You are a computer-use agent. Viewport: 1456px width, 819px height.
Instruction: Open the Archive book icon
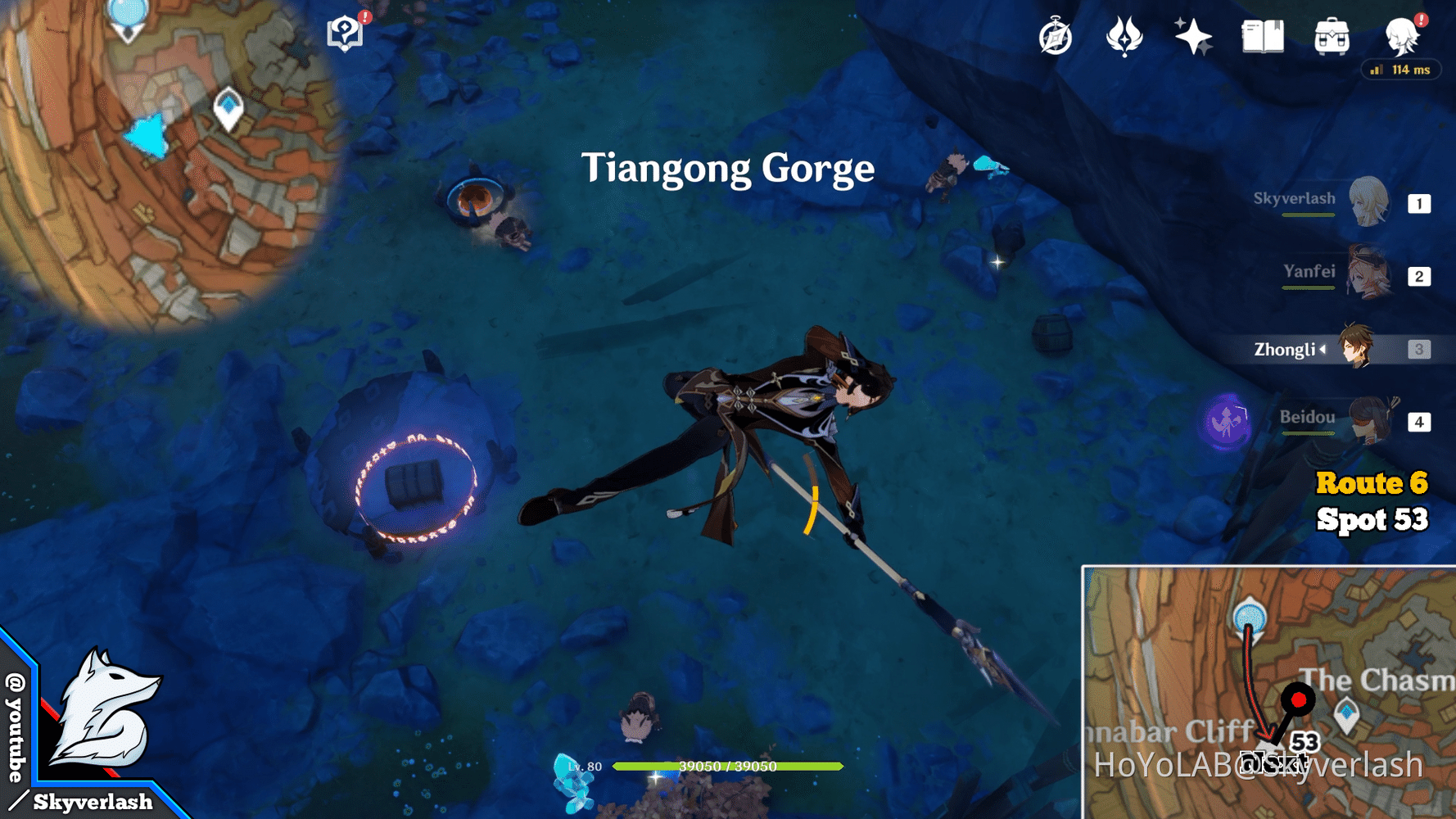point(1264,37)
